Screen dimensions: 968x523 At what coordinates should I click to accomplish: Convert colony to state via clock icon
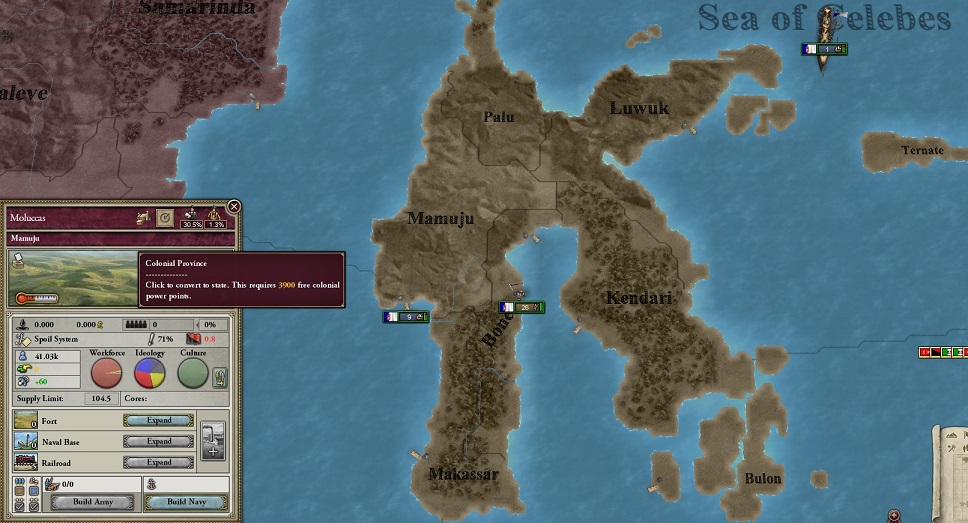[166, 216]
